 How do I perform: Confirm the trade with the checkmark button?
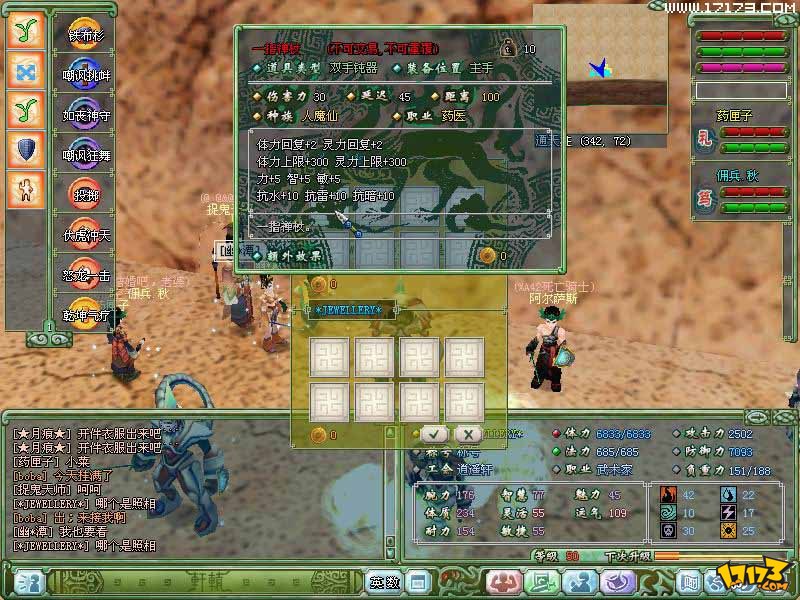tap(433, 434)
